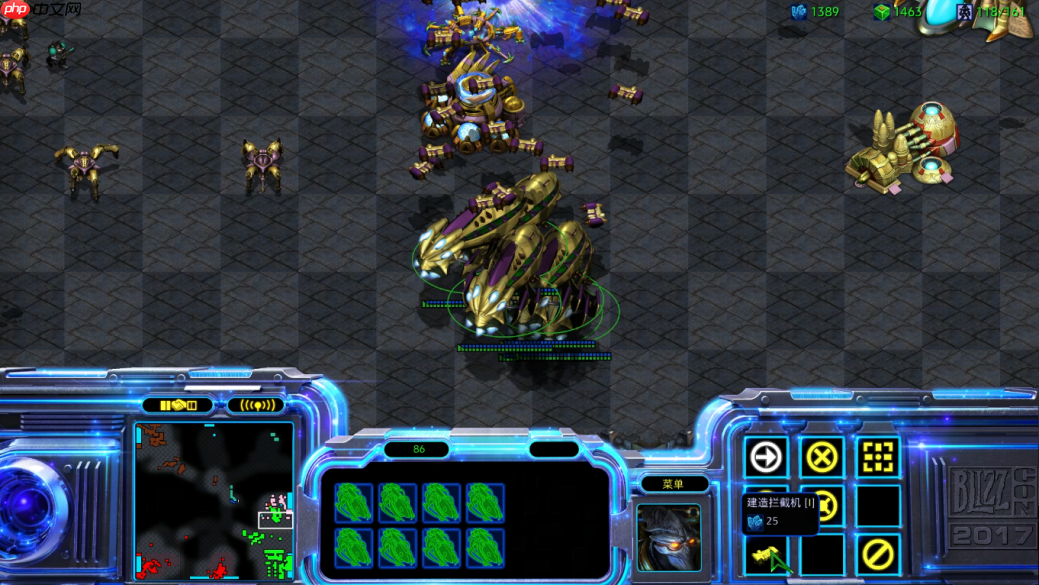The width and height of the screenshot is (1039, 585).
Task: Activate the Attack command icon
Action: point(878,458)
